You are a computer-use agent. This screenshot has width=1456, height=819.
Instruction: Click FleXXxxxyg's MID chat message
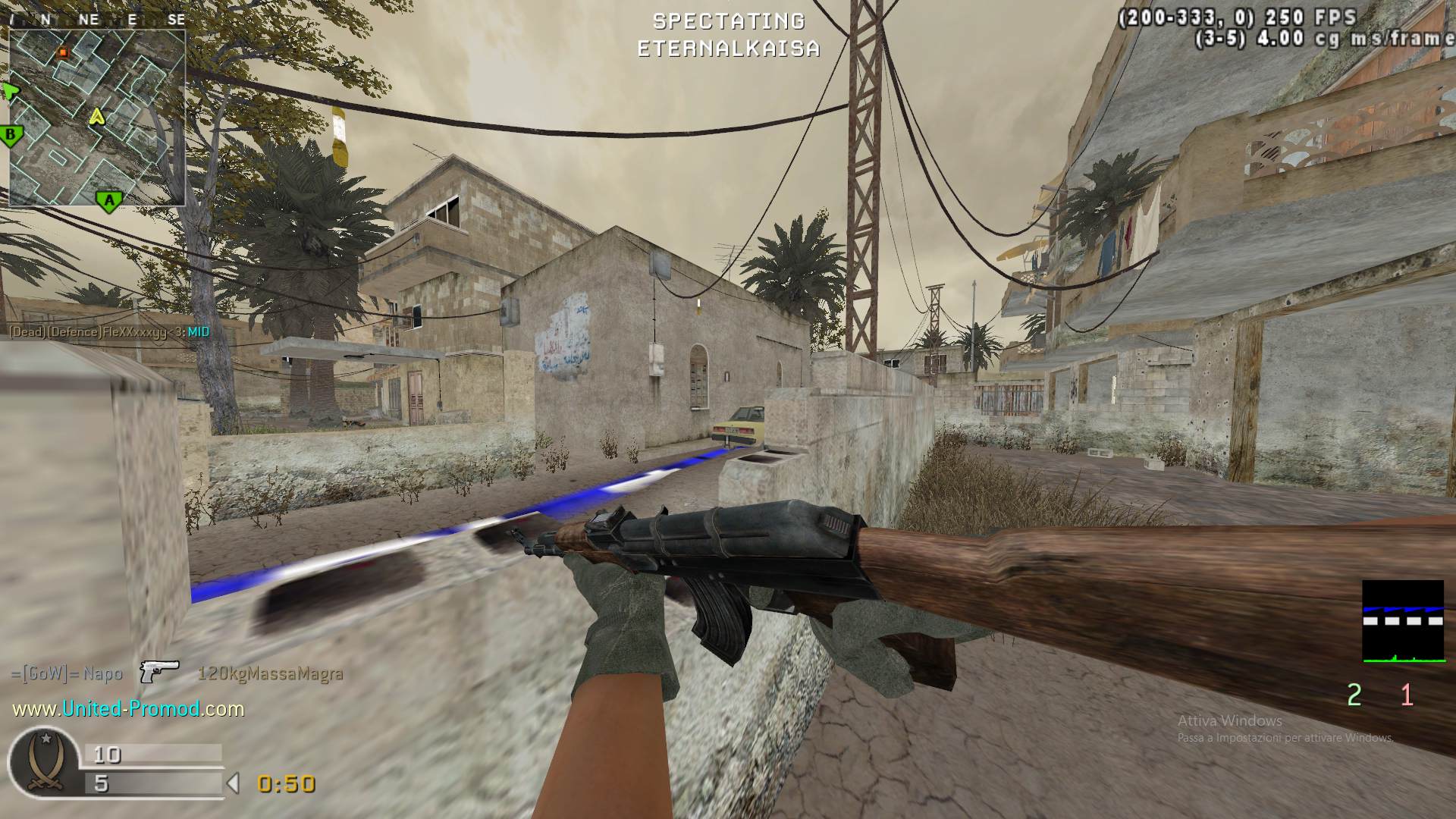[109, 332]
